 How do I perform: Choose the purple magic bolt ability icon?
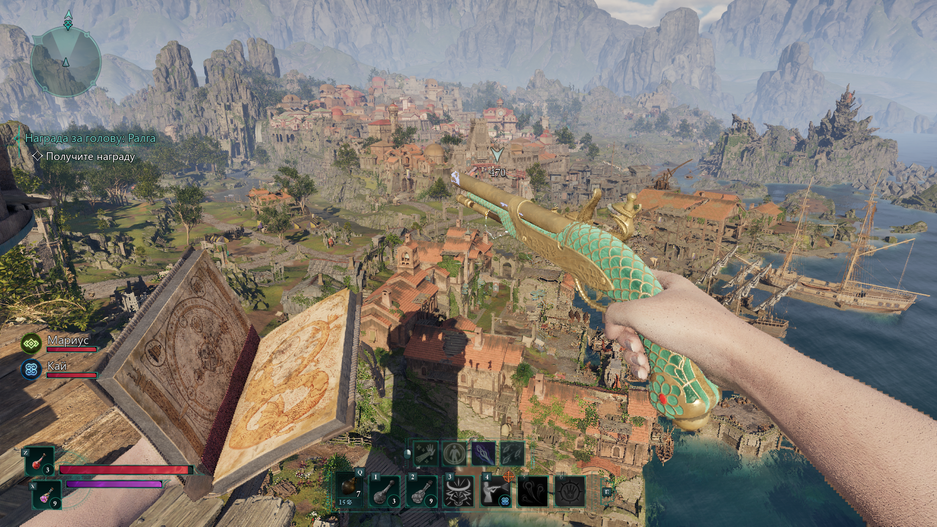click(483, 454)
